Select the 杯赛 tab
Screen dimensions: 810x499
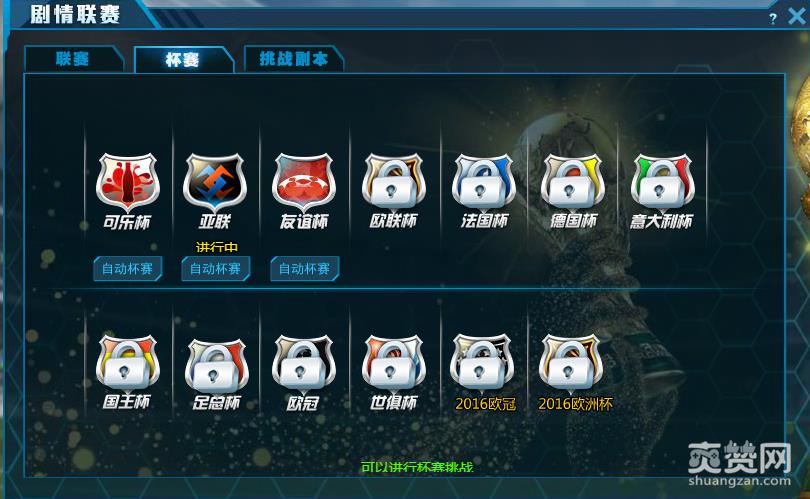[x=182, y=60]
